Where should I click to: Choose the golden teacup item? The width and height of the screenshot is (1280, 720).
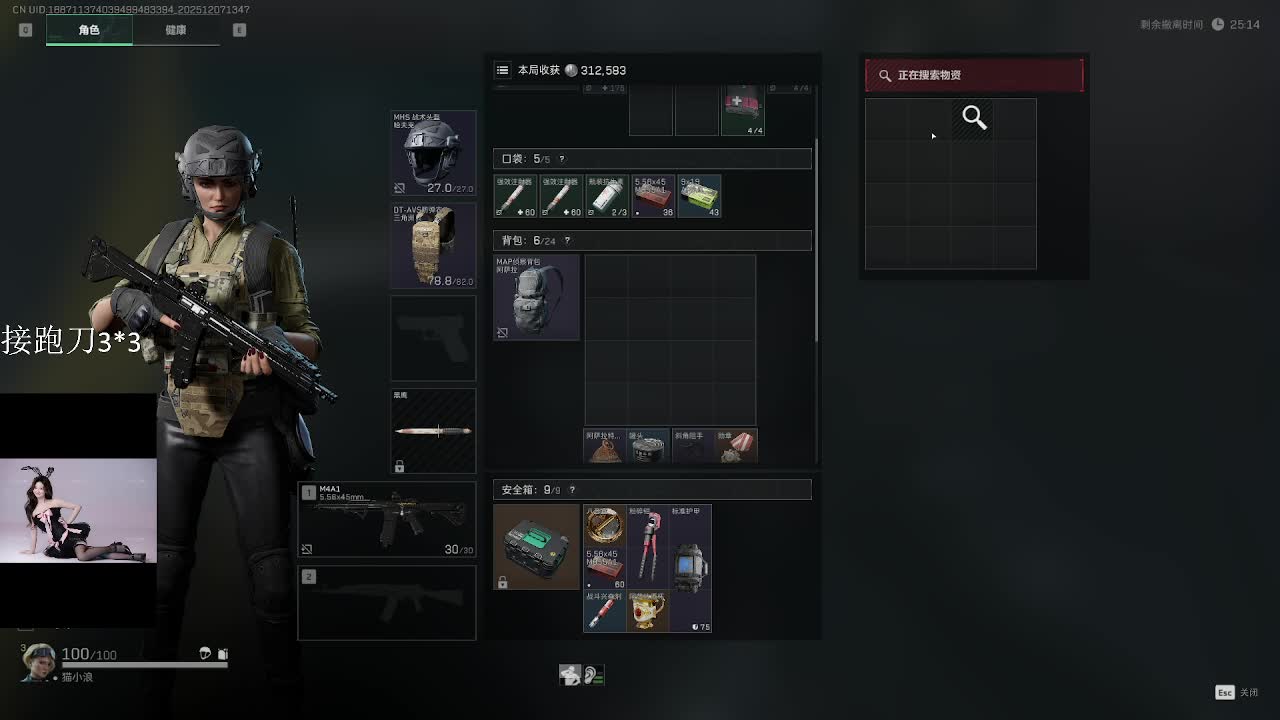[647, 611]
